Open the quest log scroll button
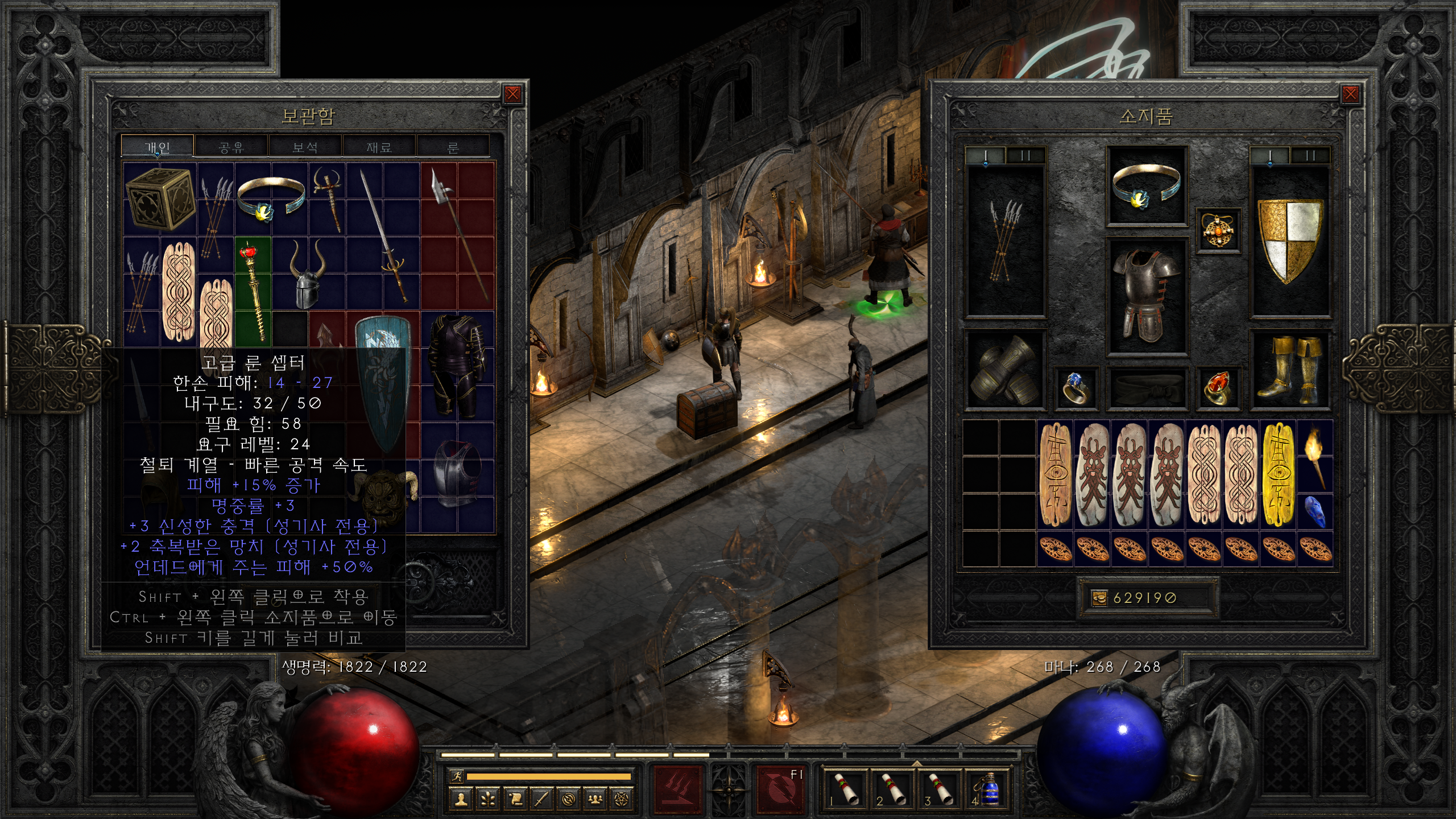The image size is (1456, 819). pyautogui.click(x=514, y=800)
